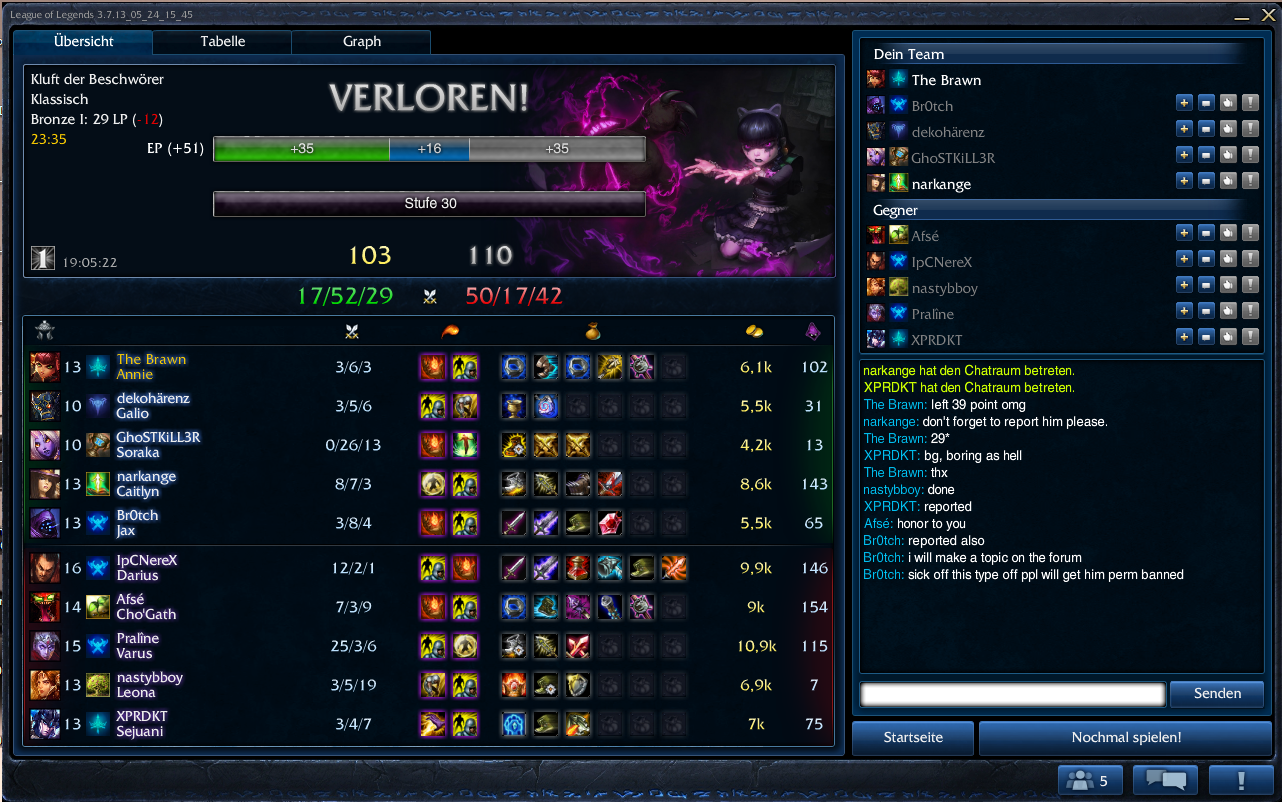1282x802 pixels.
Task: Open the chat rooms panel at bottom
Action: 1163,779
